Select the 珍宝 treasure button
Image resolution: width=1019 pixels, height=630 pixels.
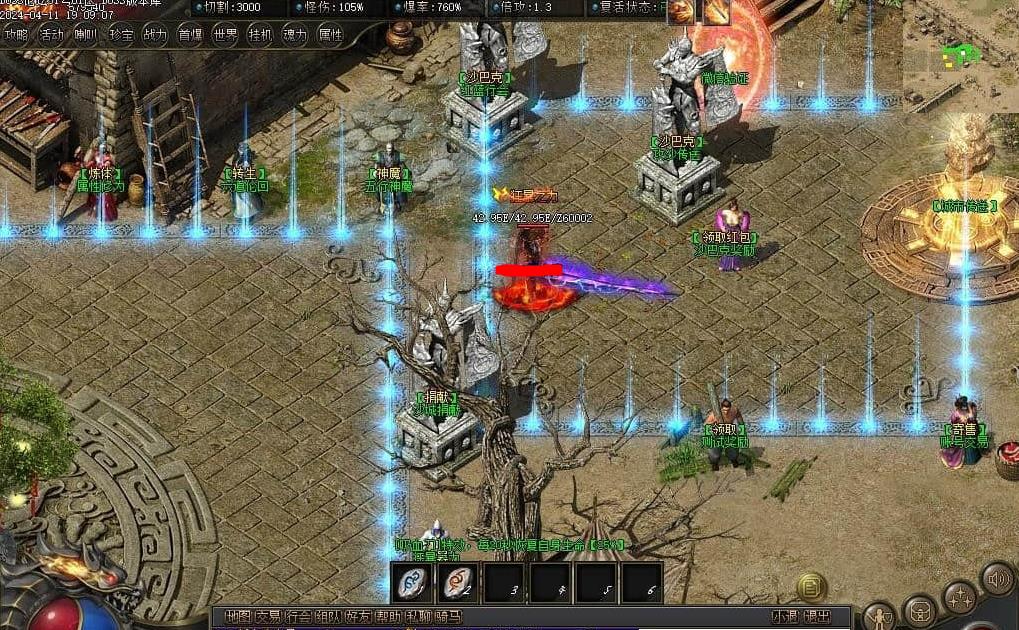pyautogui.click(x=121, y=35)
